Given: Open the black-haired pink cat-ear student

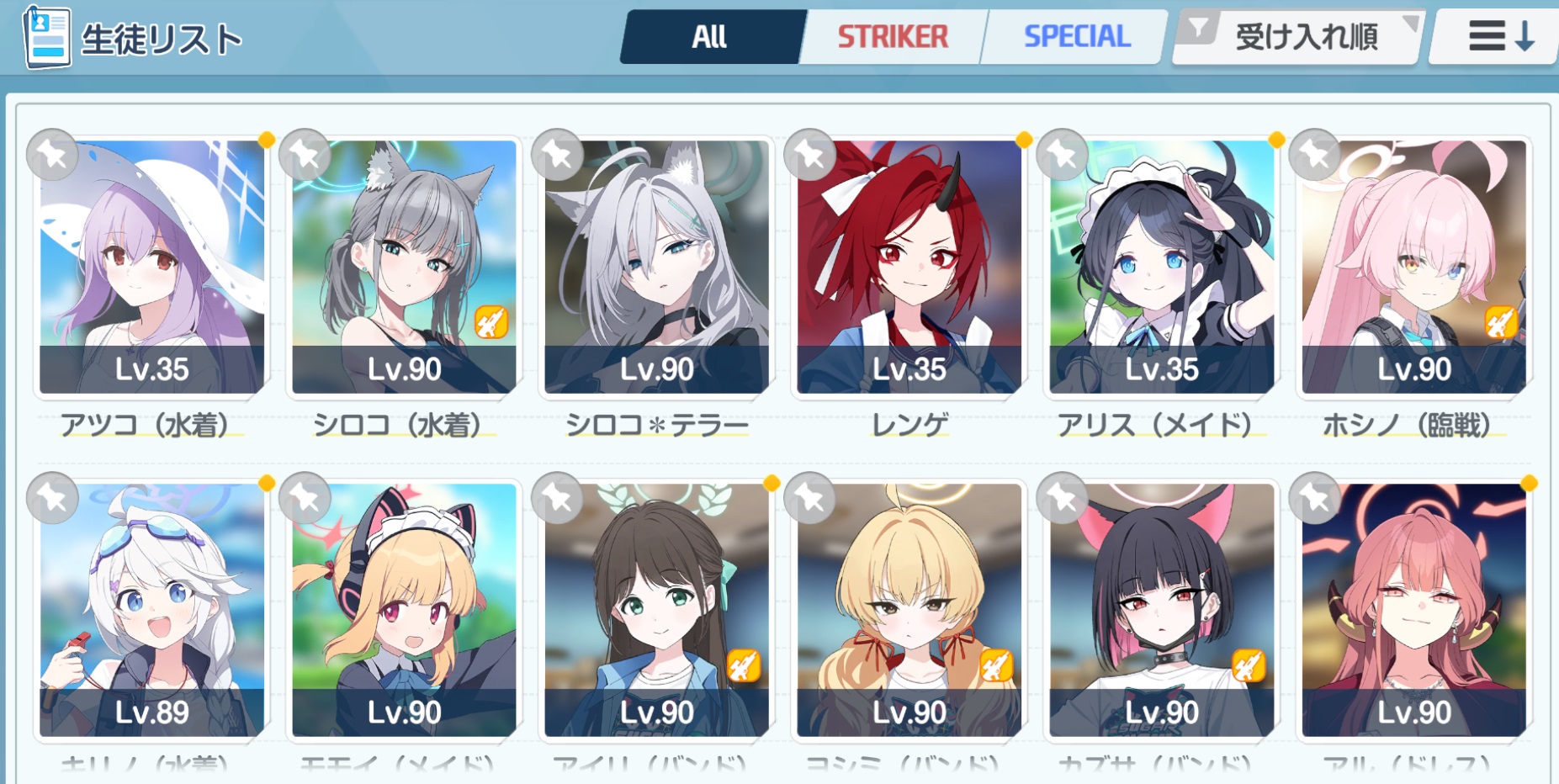Looking at the screenshot, I should [1162, 610].
